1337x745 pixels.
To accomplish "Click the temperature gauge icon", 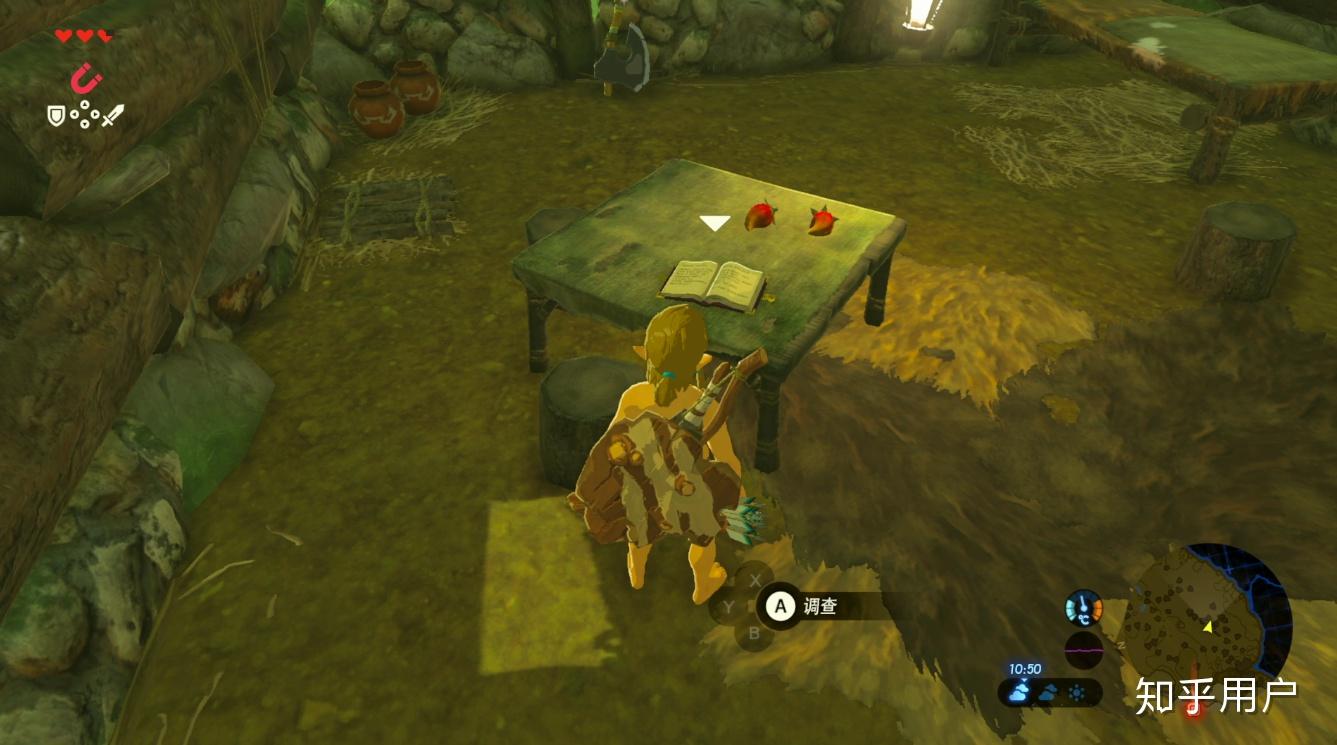I will pyautogui.click(x=1083, y=607).
